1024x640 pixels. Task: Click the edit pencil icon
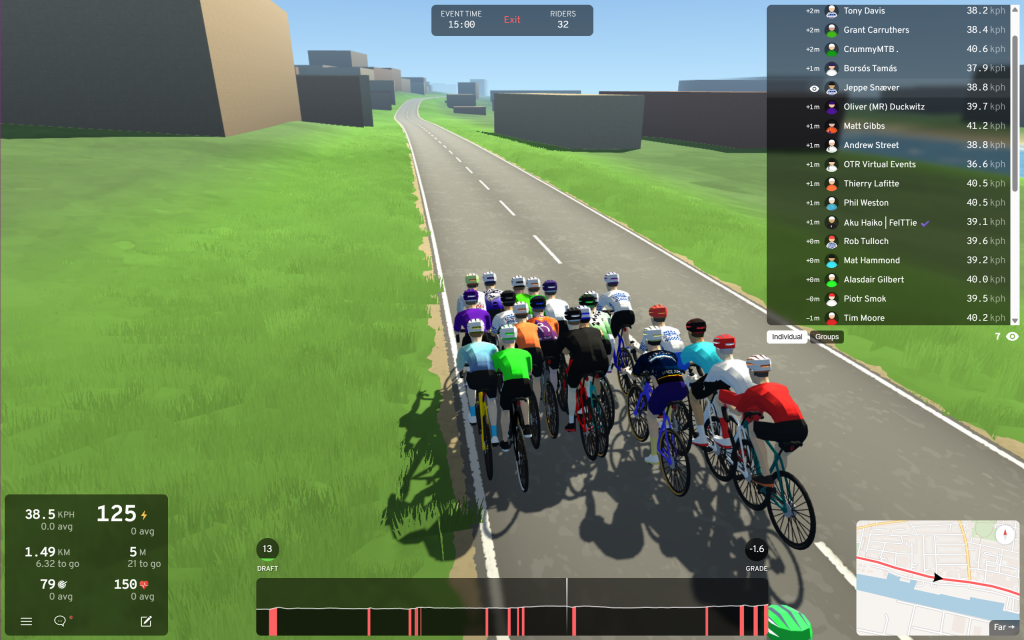[x=146, y=621]
